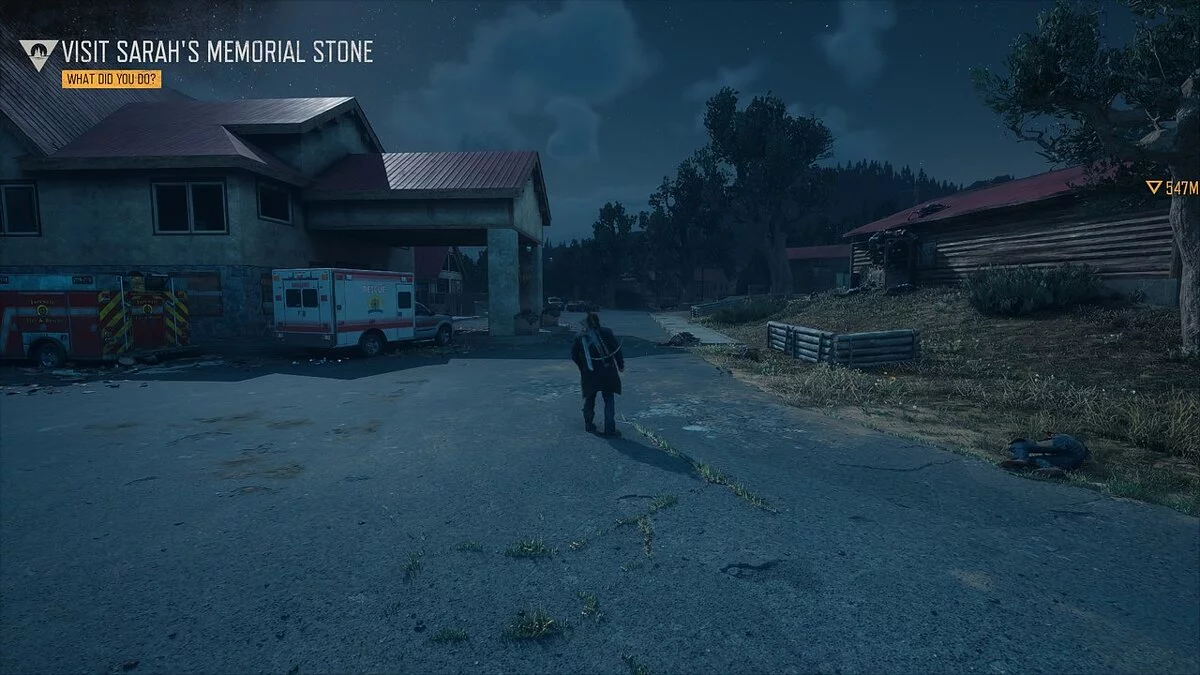Click the triangular mission icon beside the objective
Image resolution: width=1200 pixels, height=675 pixels.
click(38, 54)
